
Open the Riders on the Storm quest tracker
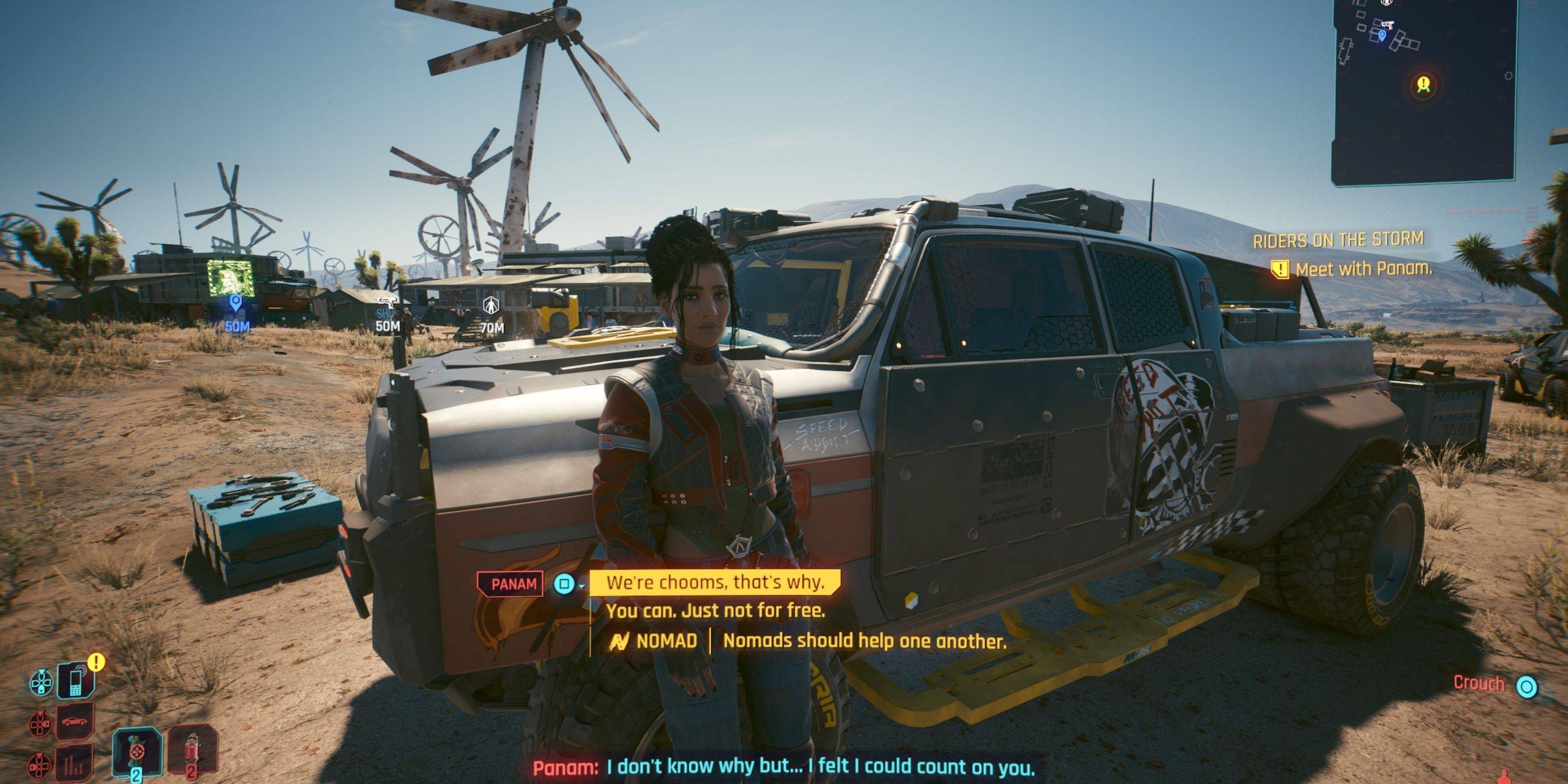click(1338, 240)
